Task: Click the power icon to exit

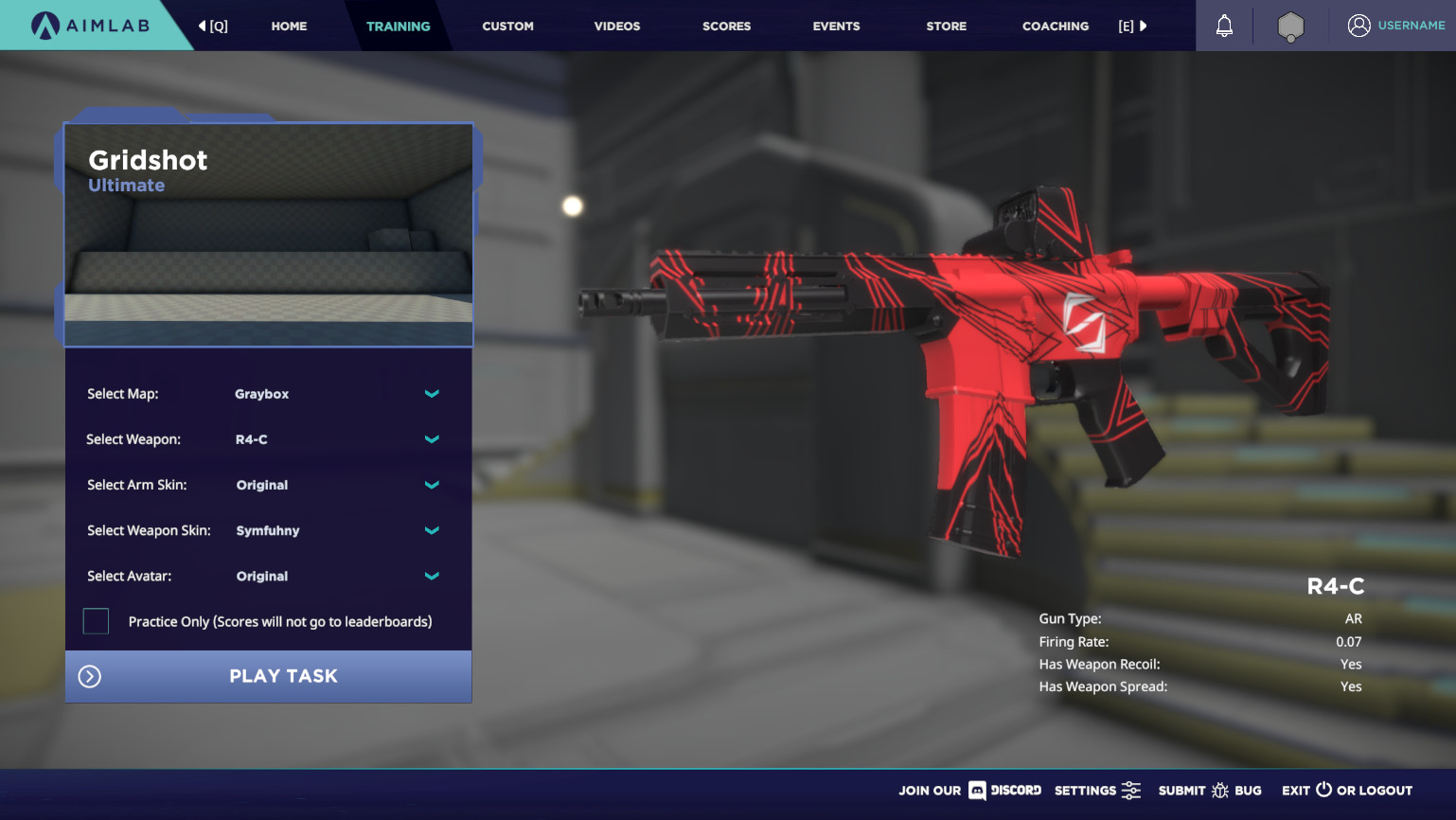Action: 1324,790
